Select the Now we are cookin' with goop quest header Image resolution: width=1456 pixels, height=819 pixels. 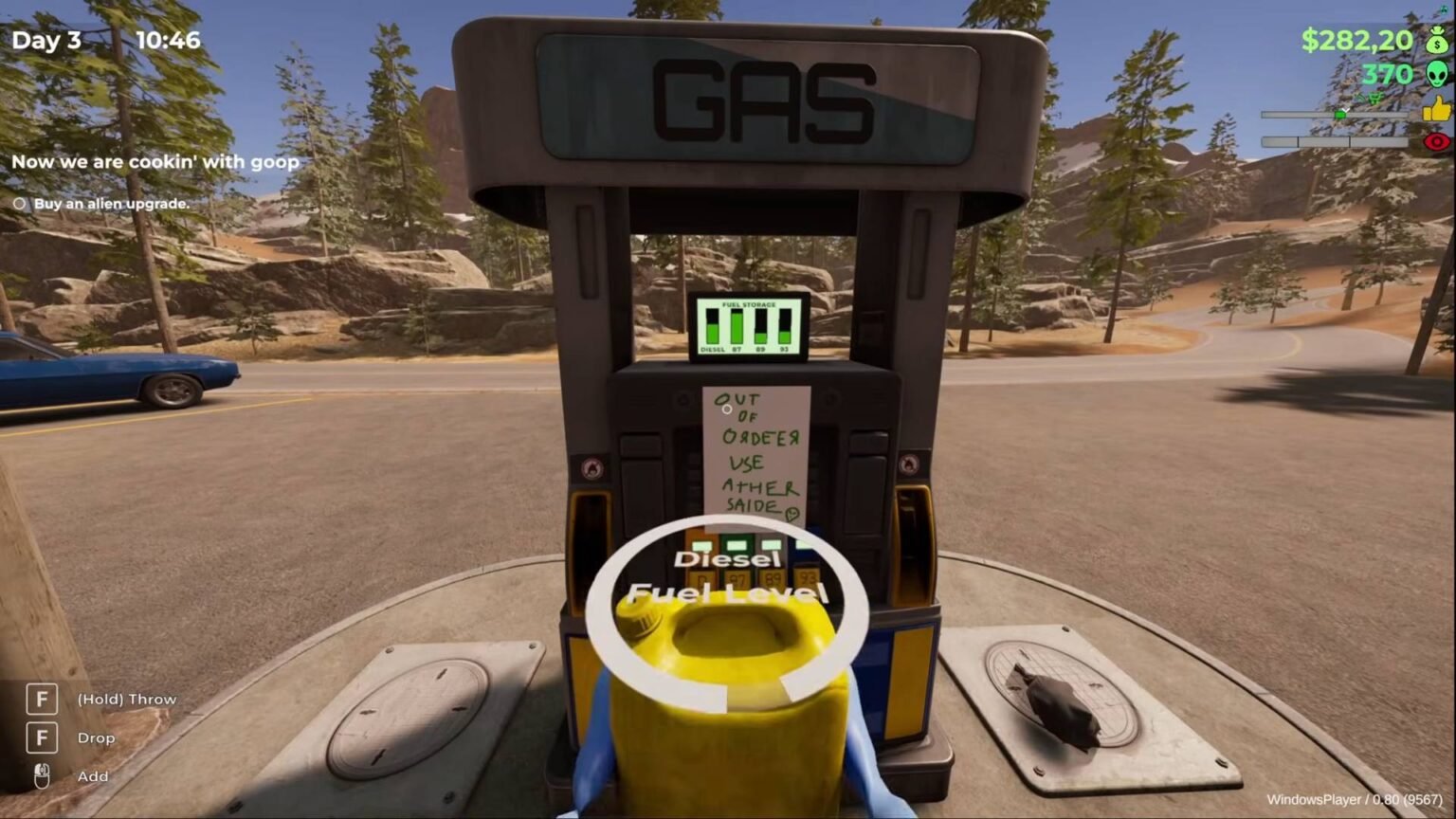pos(156,162)
